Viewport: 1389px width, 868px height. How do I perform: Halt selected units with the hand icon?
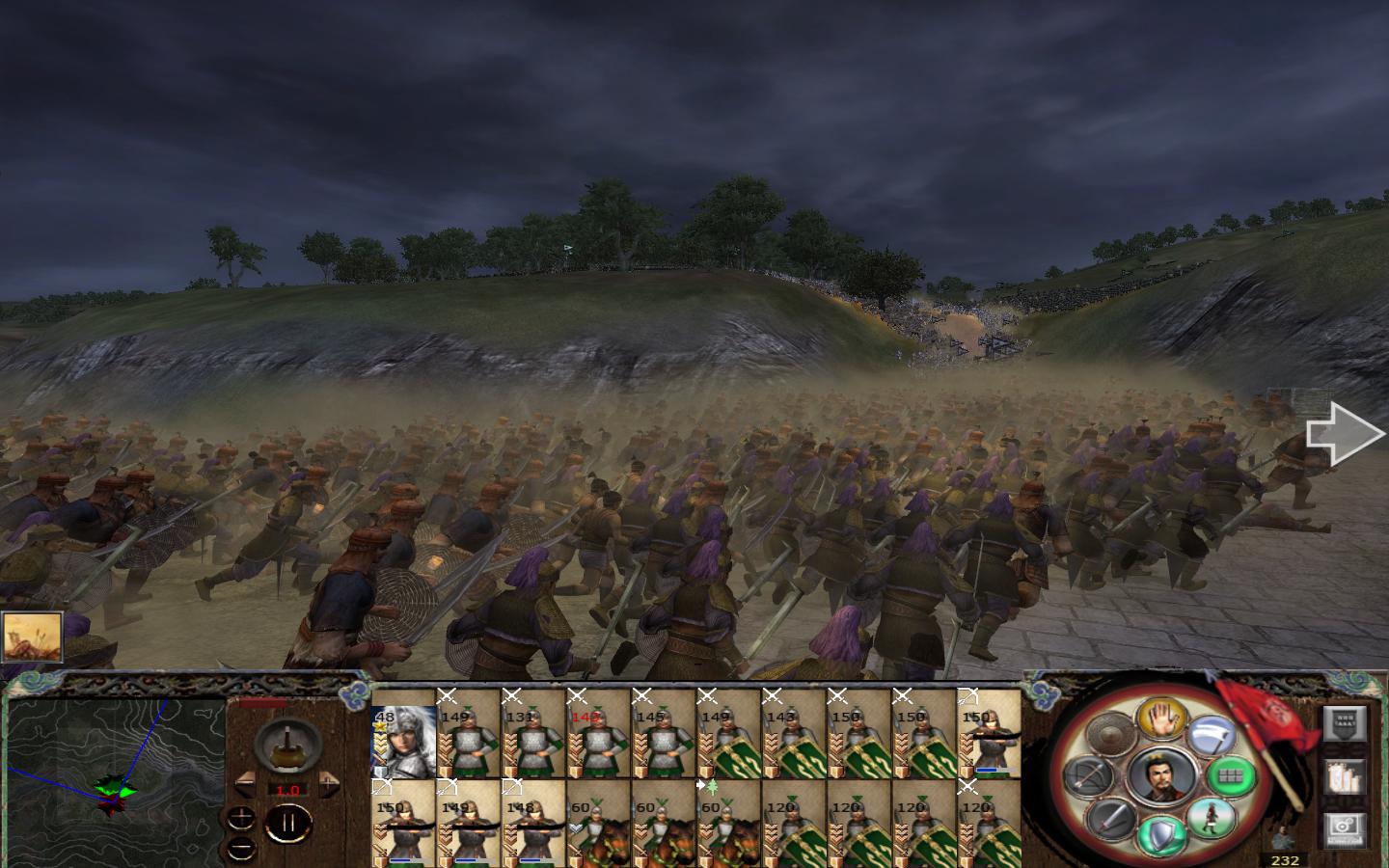pos(1161,721)
